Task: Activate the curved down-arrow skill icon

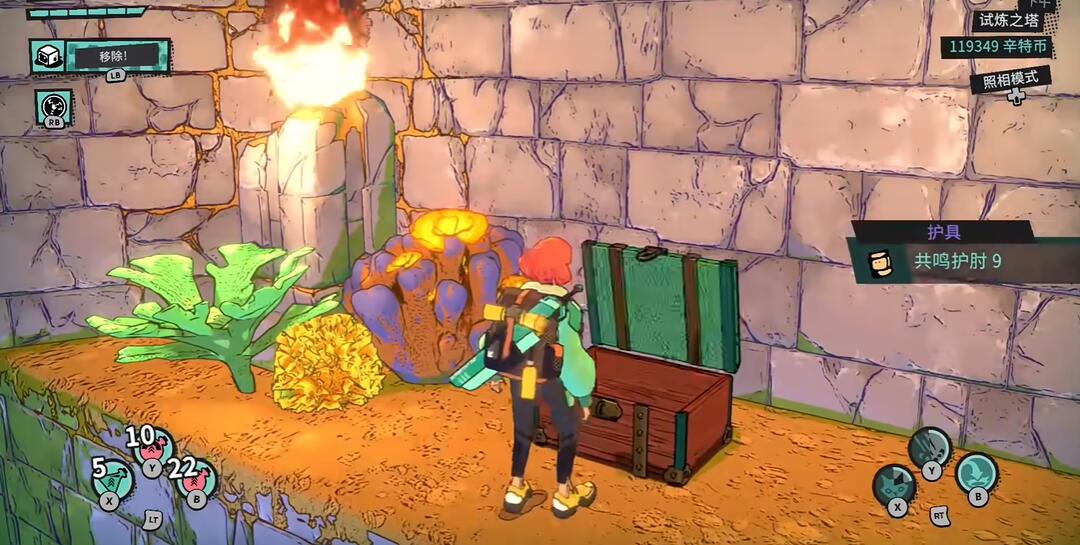Action: 976,473
